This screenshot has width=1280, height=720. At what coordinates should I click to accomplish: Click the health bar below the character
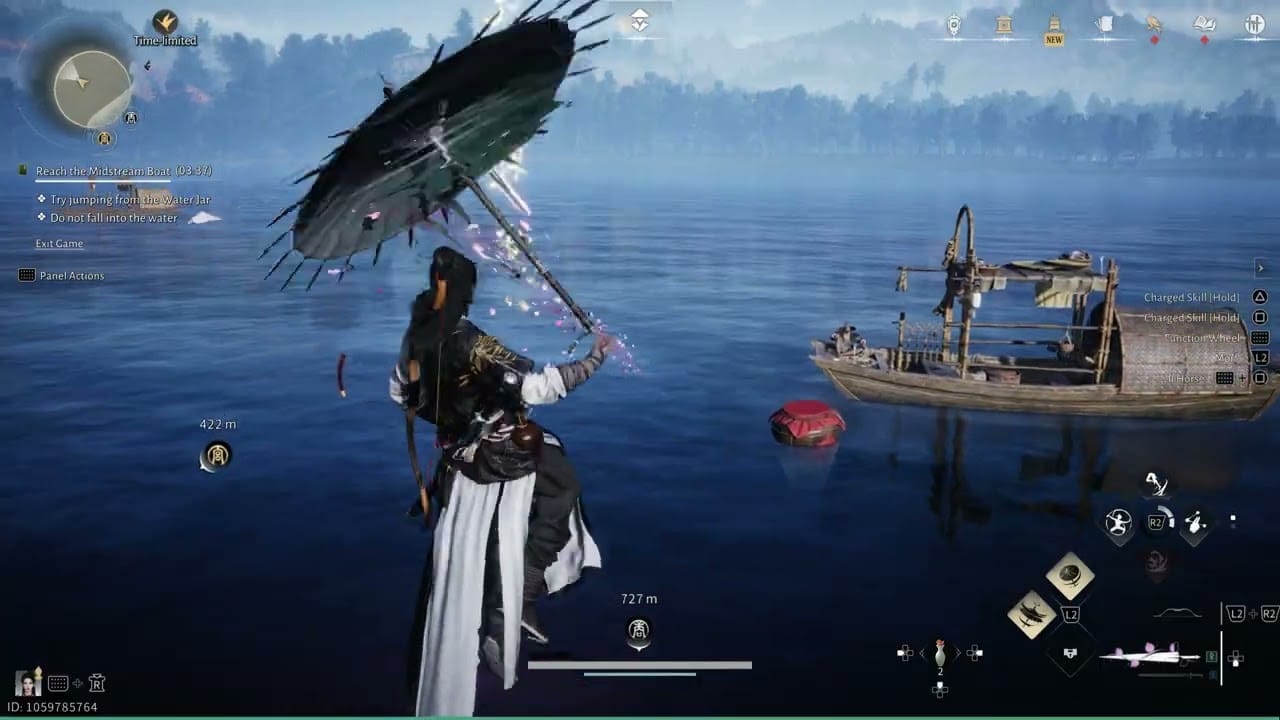[639, 663]
